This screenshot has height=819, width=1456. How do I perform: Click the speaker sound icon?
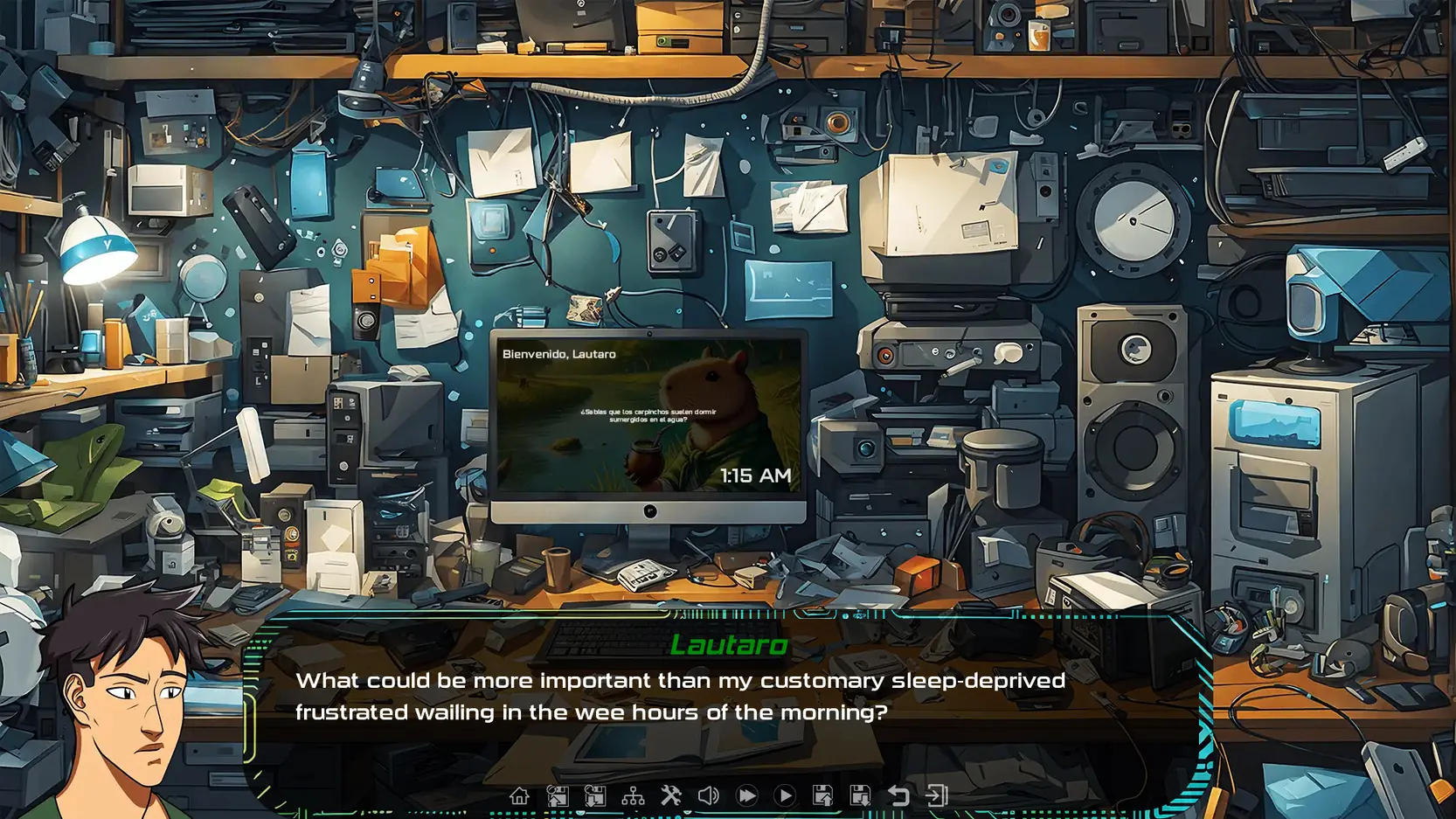[709, 795]
